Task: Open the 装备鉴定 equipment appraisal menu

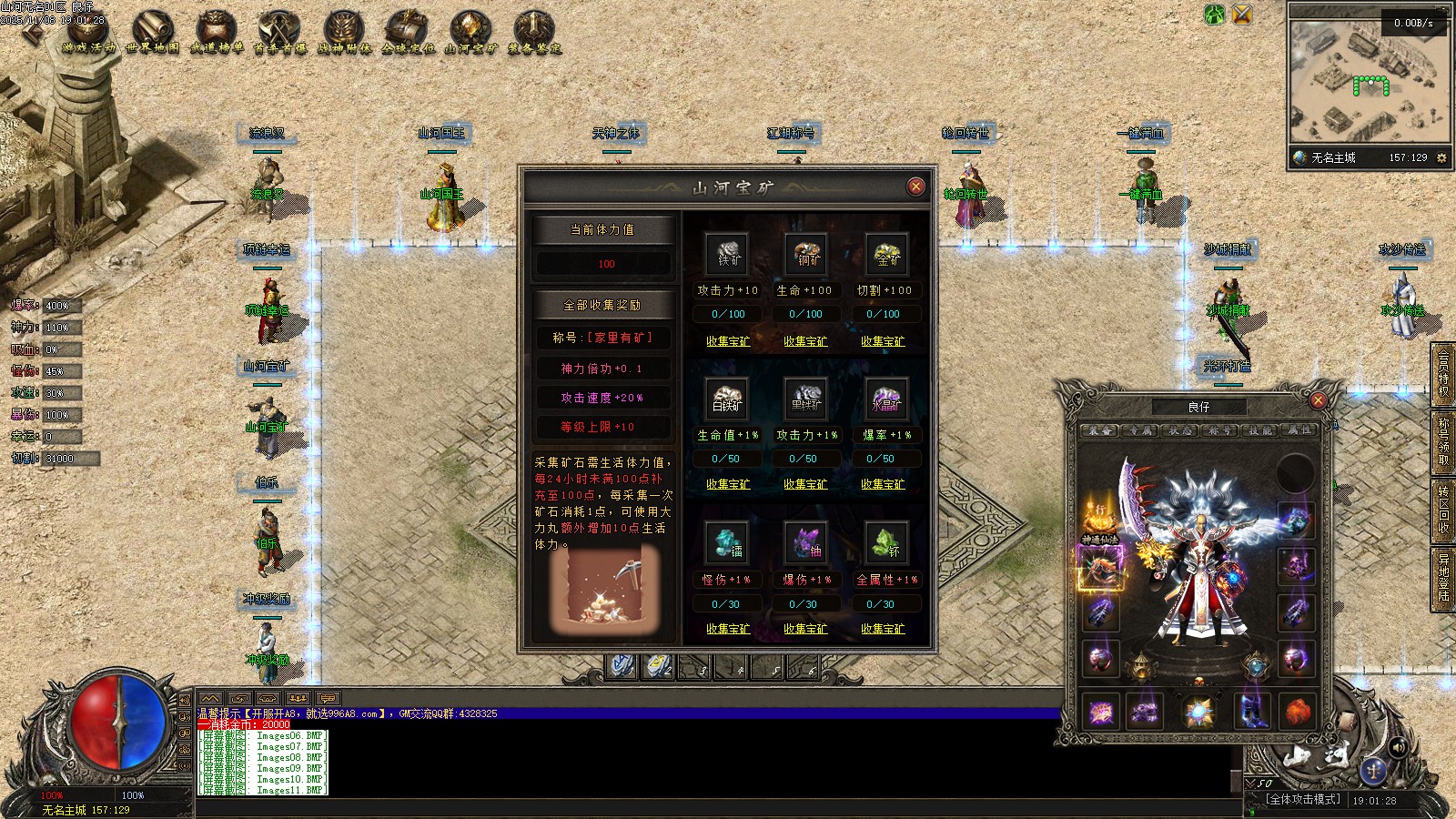Action: 534,33
